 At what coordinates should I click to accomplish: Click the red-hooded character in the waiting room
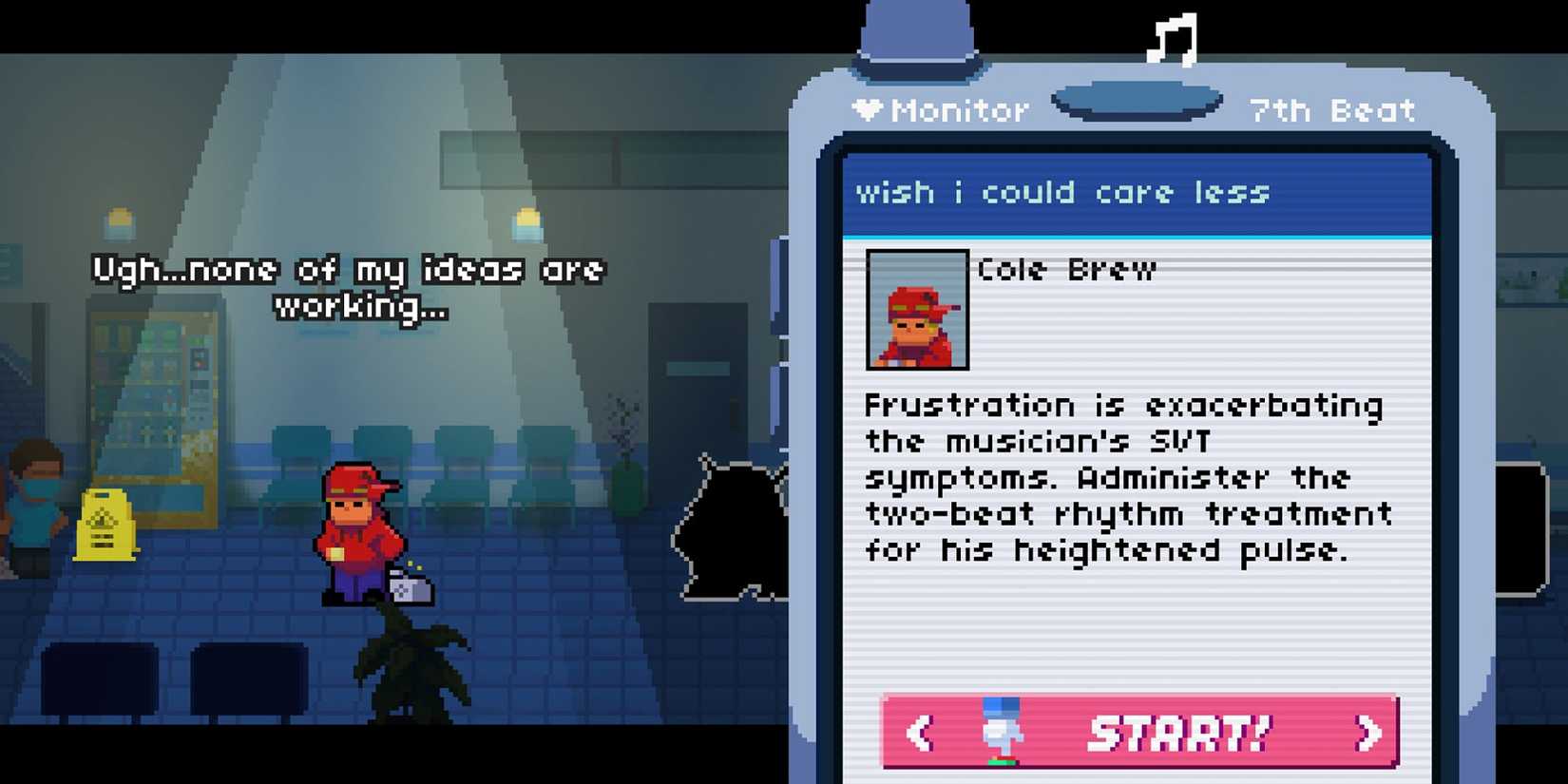click(x=356, y=532)
